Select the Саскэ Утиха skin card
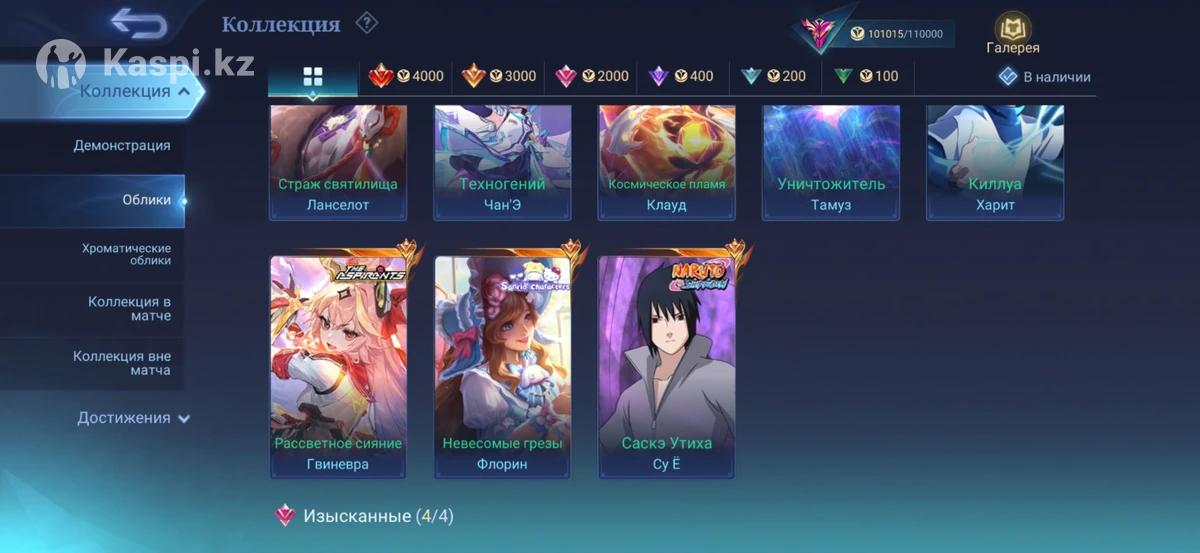The width and height of the screenshot is (1200, 553). tap(666, 367)
